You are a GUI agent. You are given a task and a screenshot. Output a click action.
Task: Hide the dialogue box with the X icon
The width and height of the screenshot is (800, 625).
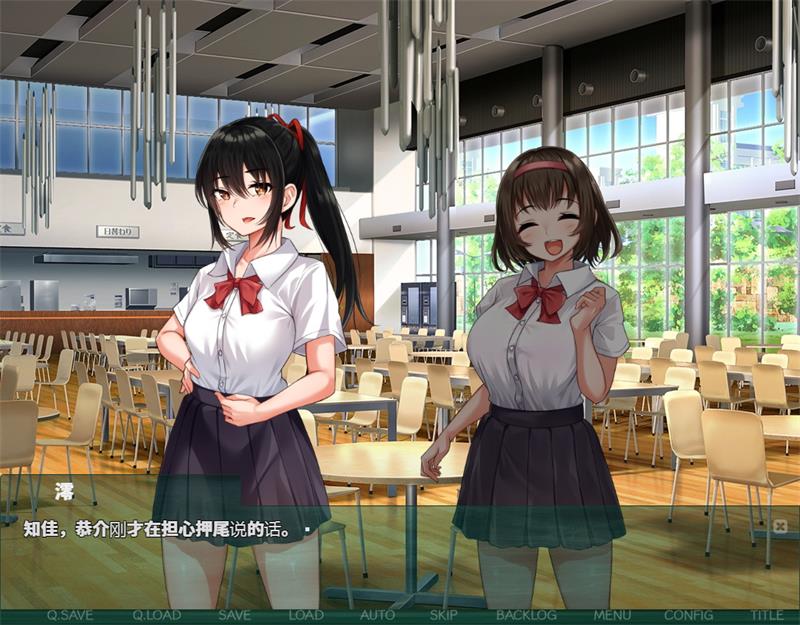(780, 526)
